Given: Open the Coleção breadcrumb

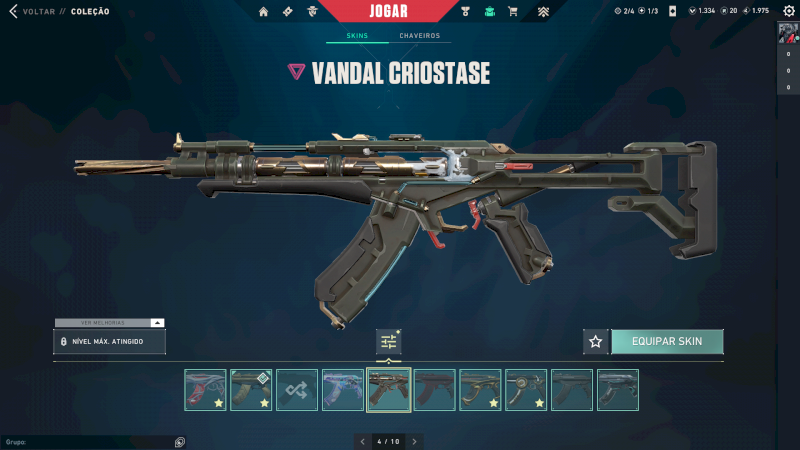Looking at the screenshot, I should (92, 12).
